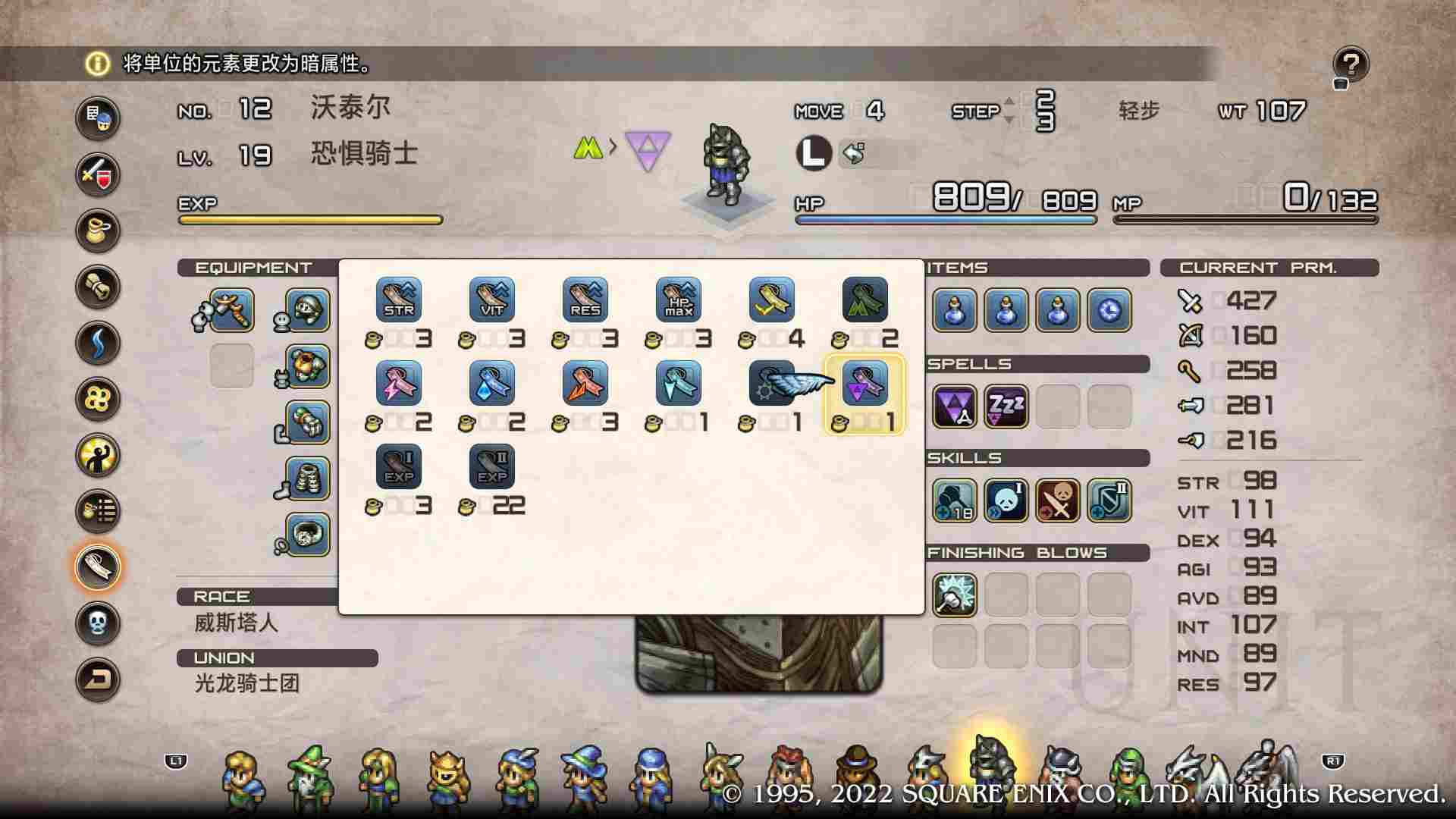1456x819 pixels.
Task: Open the skull status sidebar icon
Action: pos(97,620)
